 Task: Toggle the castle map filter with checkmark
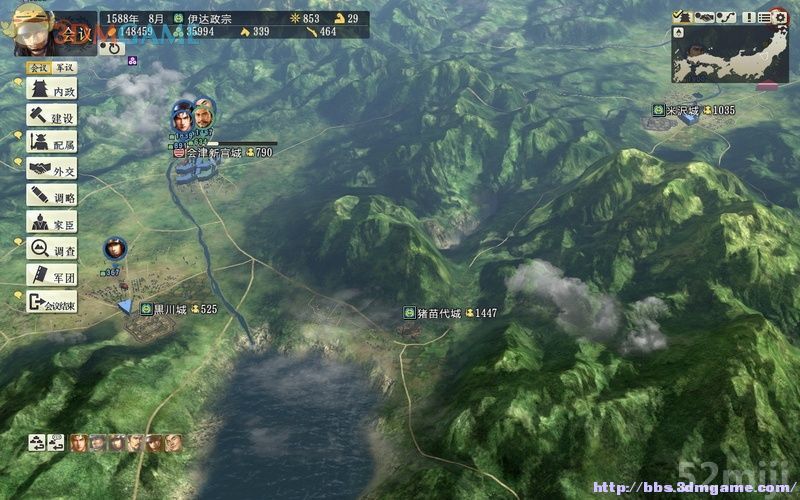tap(684, 16)
